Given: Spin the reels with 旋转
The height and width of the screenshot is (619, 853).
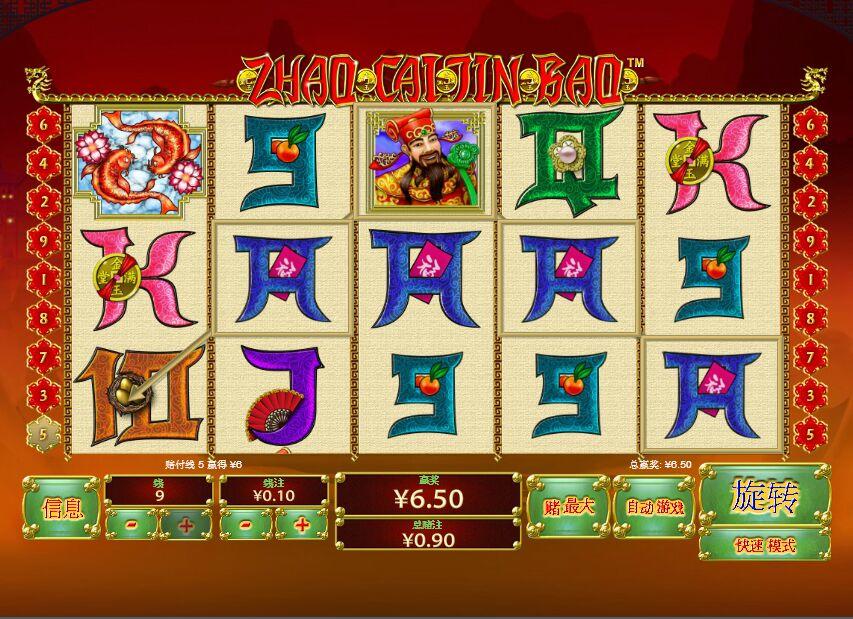Looking at the screenshot, I should pos(765,497).
